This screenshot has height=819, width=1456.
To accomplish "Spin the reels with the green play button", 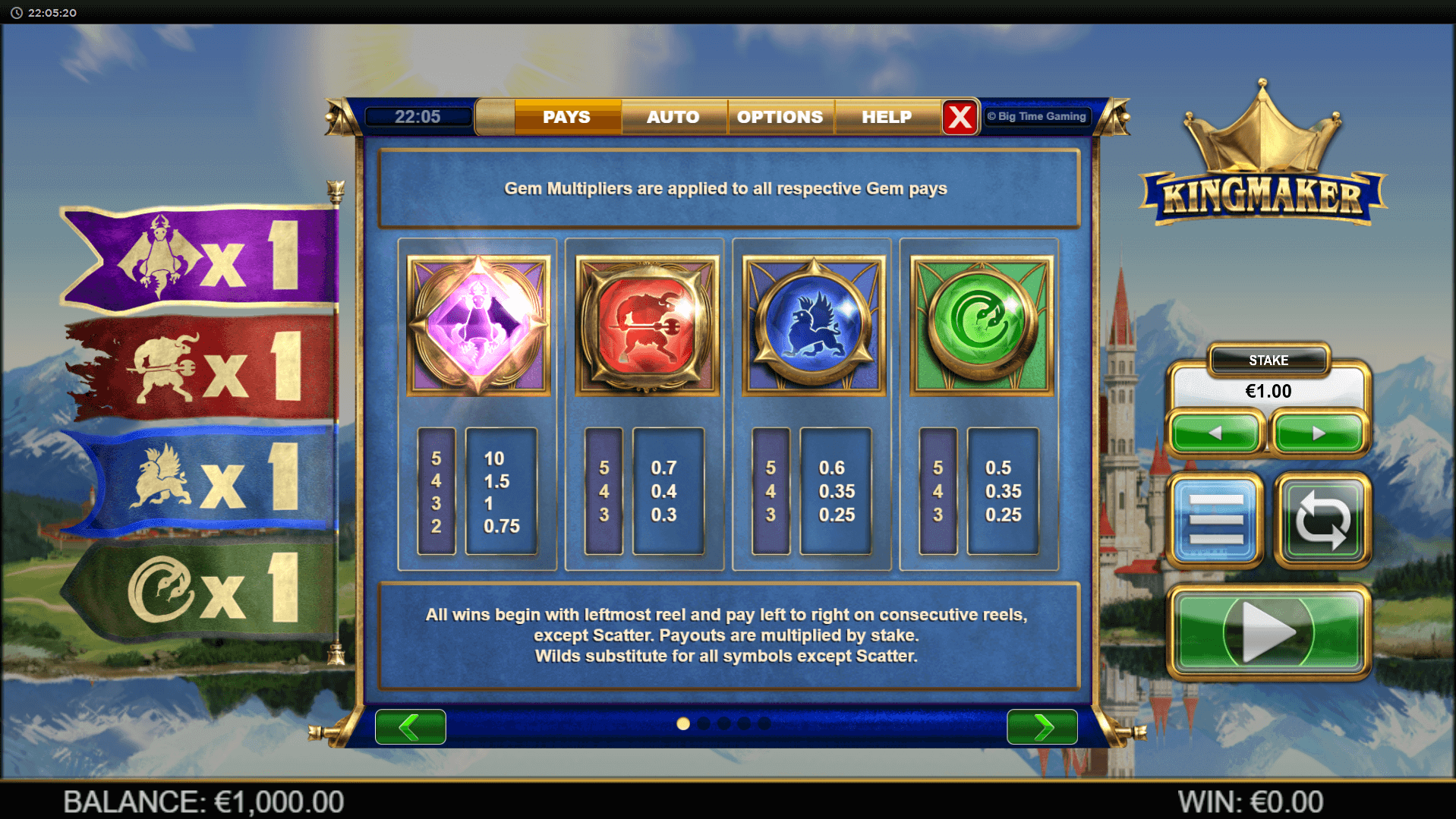I will pyautogui.click(x=1268, y=632).
